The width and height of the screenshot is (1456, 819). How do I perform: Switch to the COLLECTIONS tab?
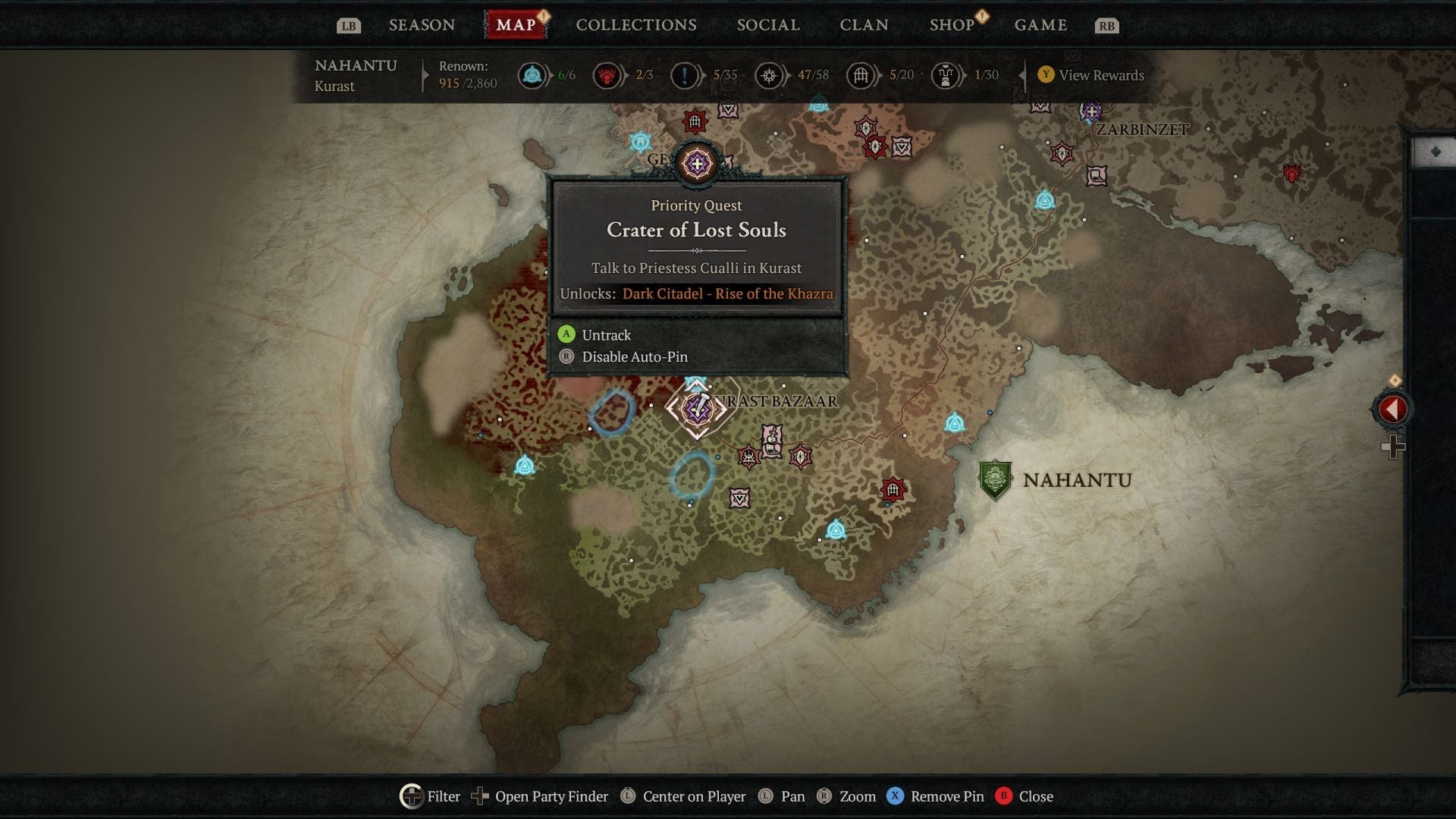[x=635, y=24]
